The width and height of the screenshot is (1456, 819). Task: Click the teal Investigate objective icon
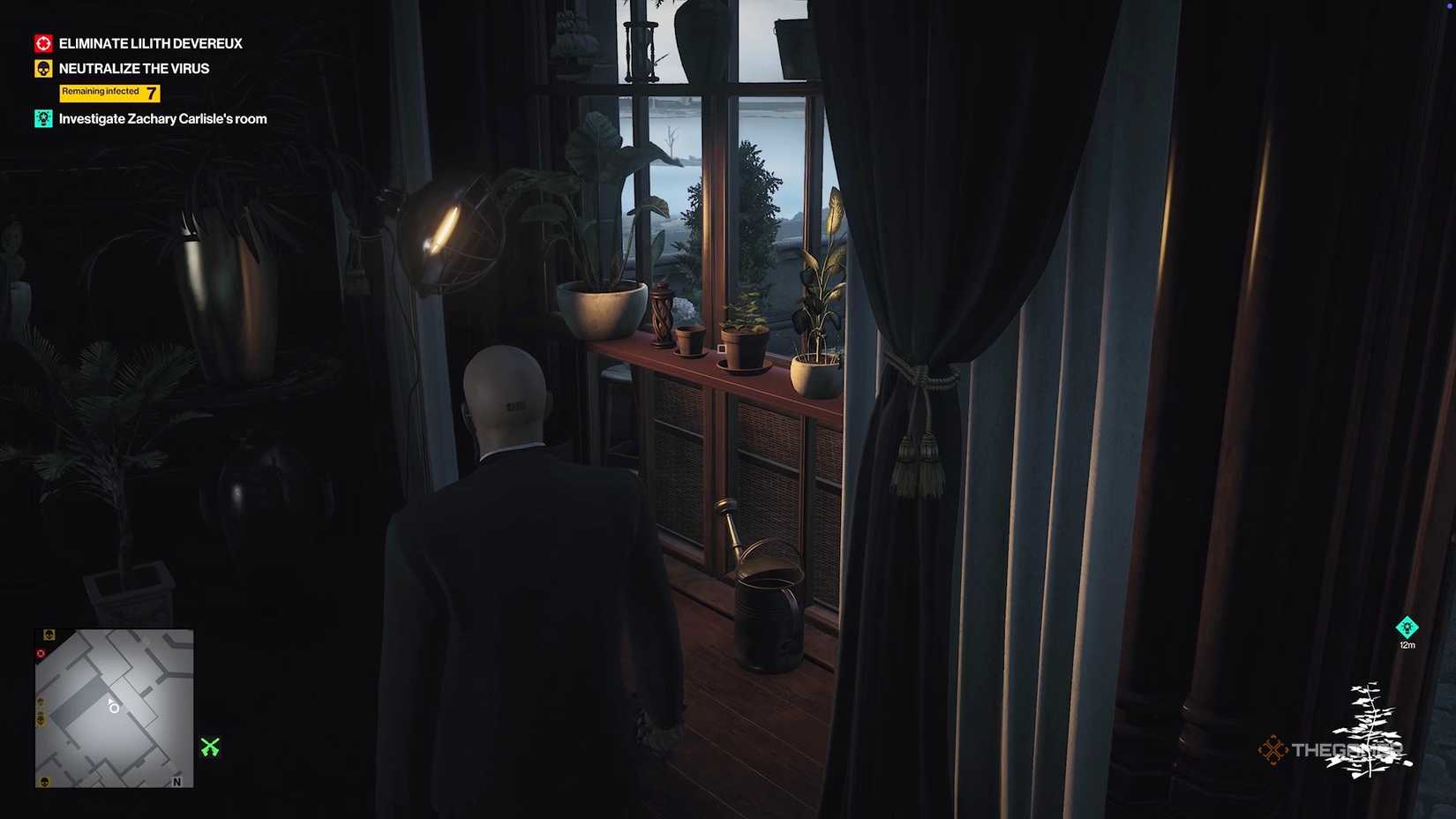(42, 117)
